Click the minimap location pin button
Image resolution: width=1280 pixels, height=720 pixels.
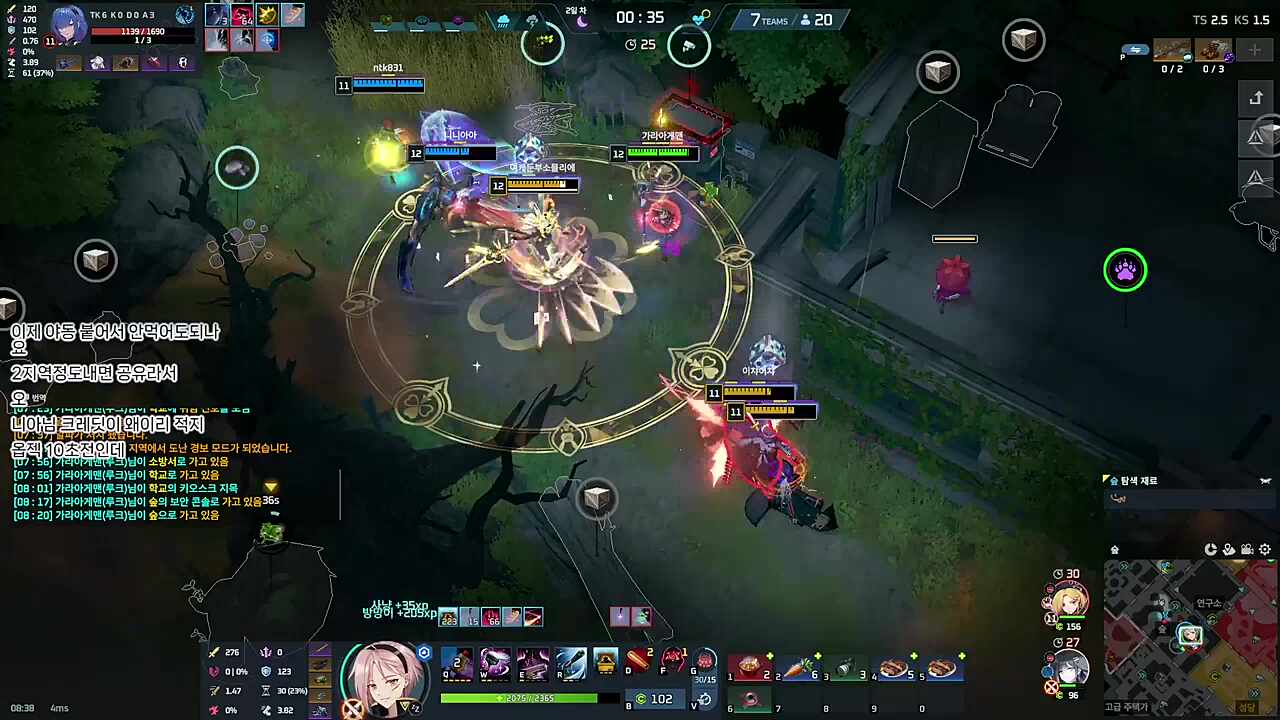tap(1228, 549)
